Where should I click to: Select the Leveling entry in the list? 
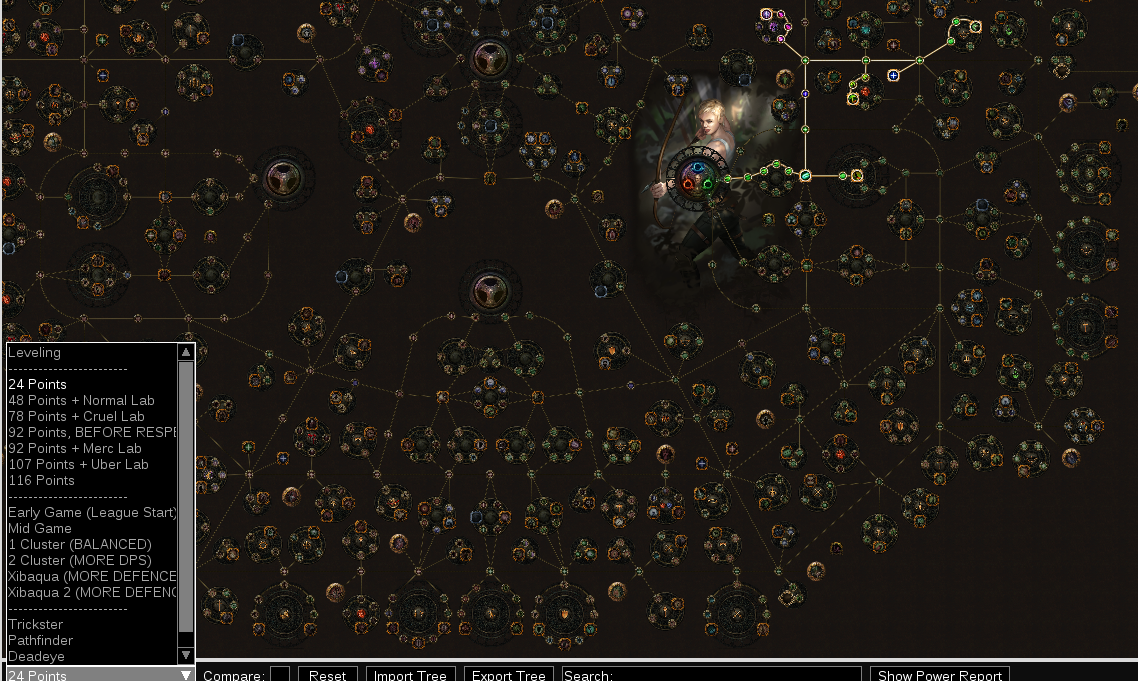click(x=34, y=352)
